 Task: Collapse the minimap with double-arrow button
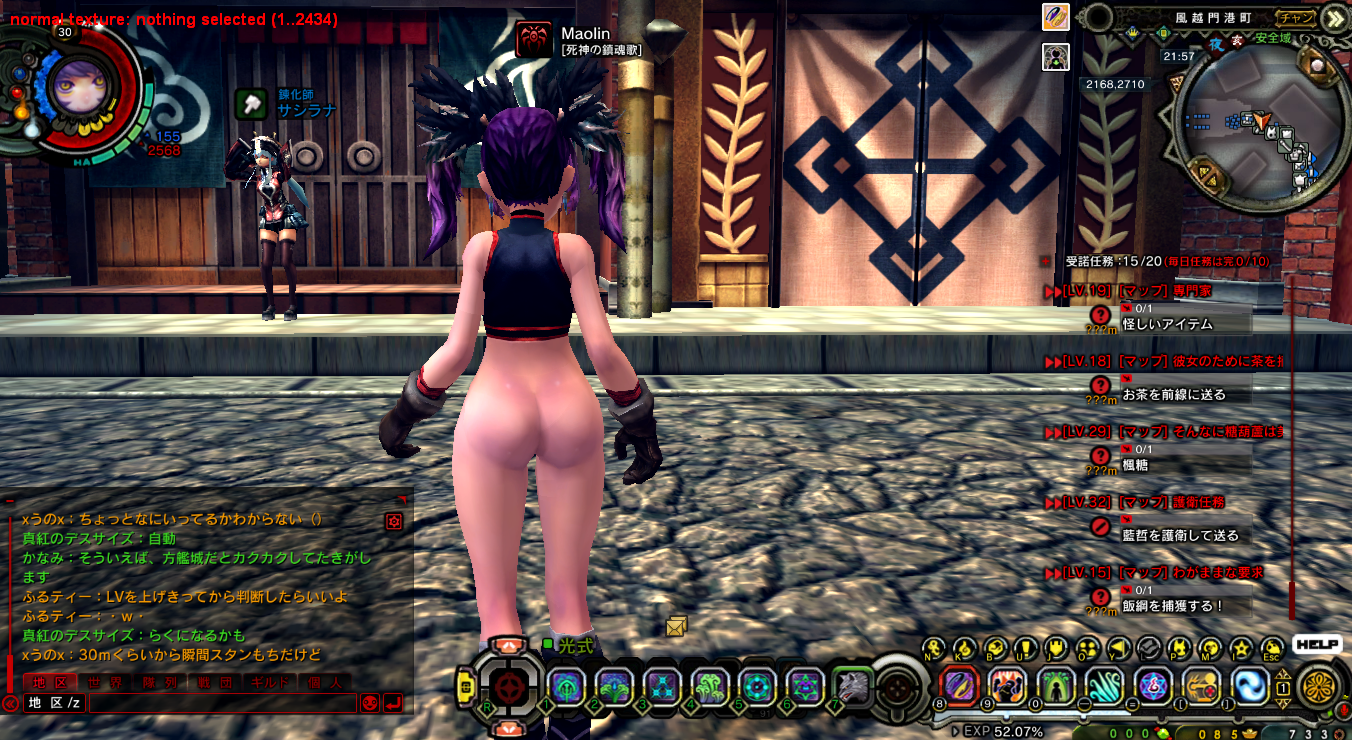point(1335,19)
